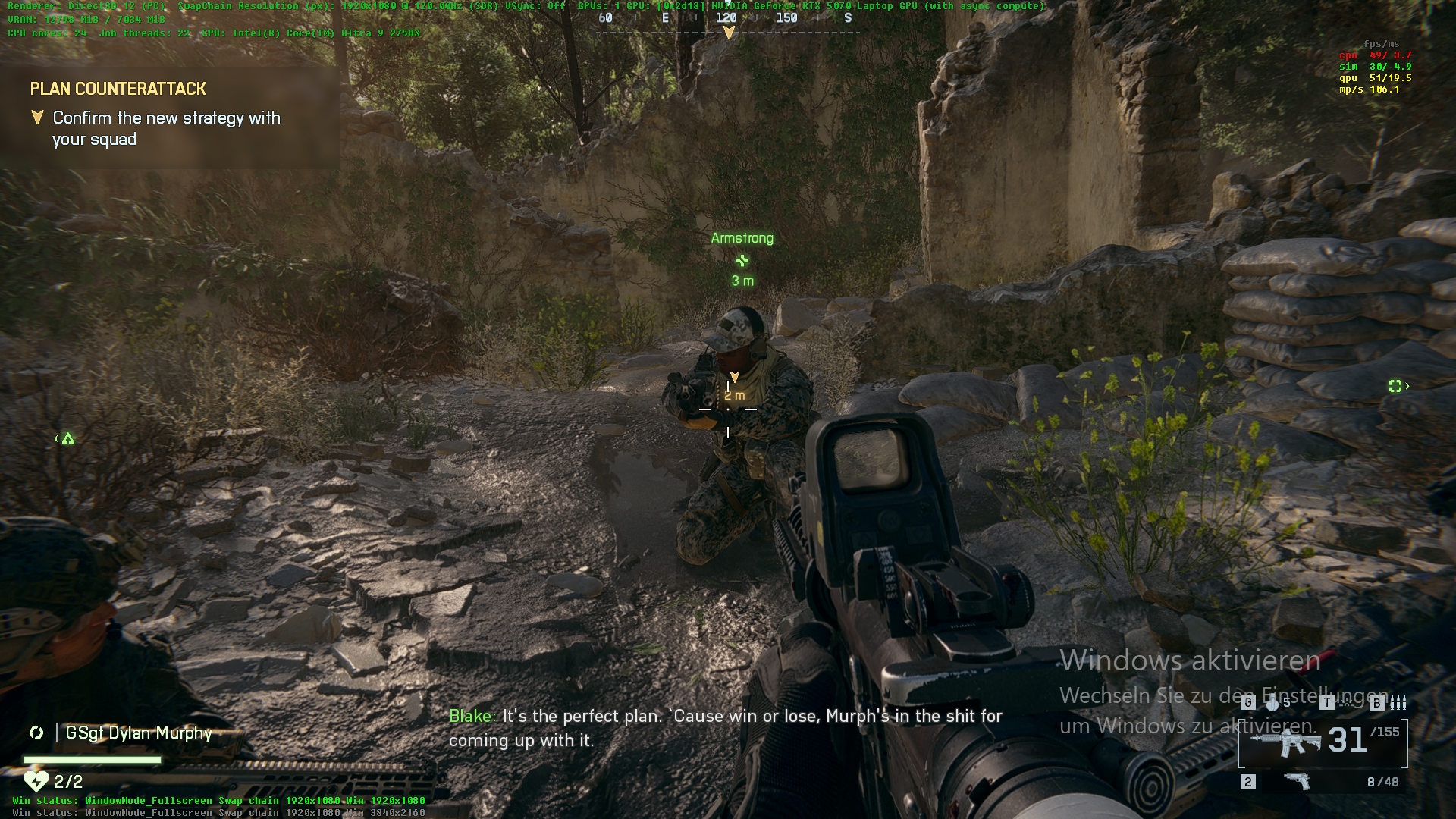Switch to the pistol sidearm slot
Viewport: 1456px width, 819px height.
(1298, 781)
